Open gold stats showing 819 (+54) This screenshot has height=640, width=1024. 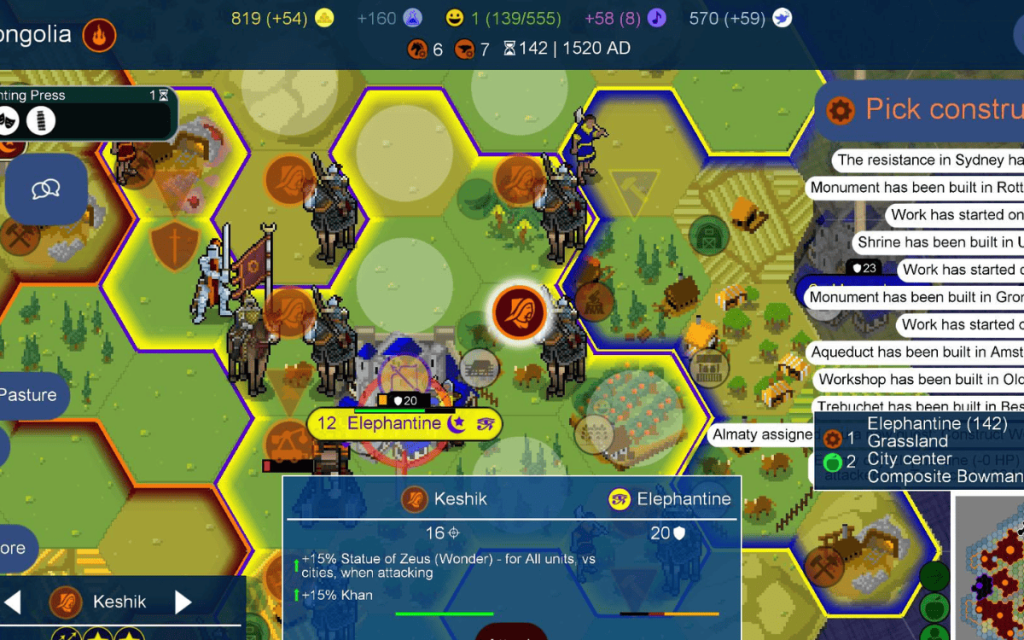click(282, 18)
